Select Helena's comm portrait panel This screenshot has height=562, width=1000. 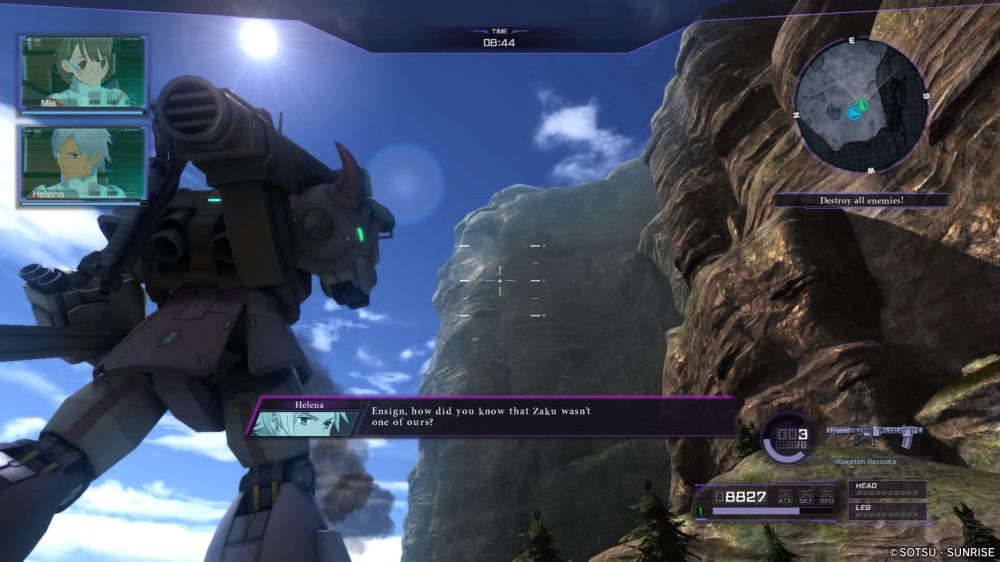pyautogui.click(x=84, y=162)
